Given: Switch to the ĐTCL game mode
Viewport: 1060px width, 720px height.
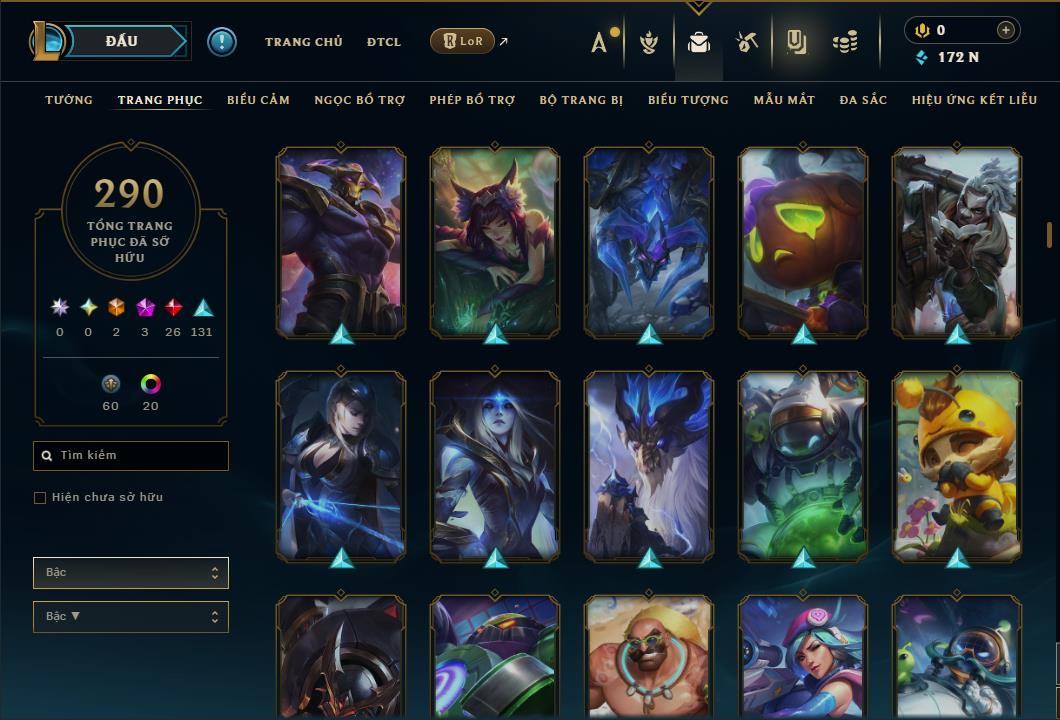Looking at the screenshot, I should 384,42.
